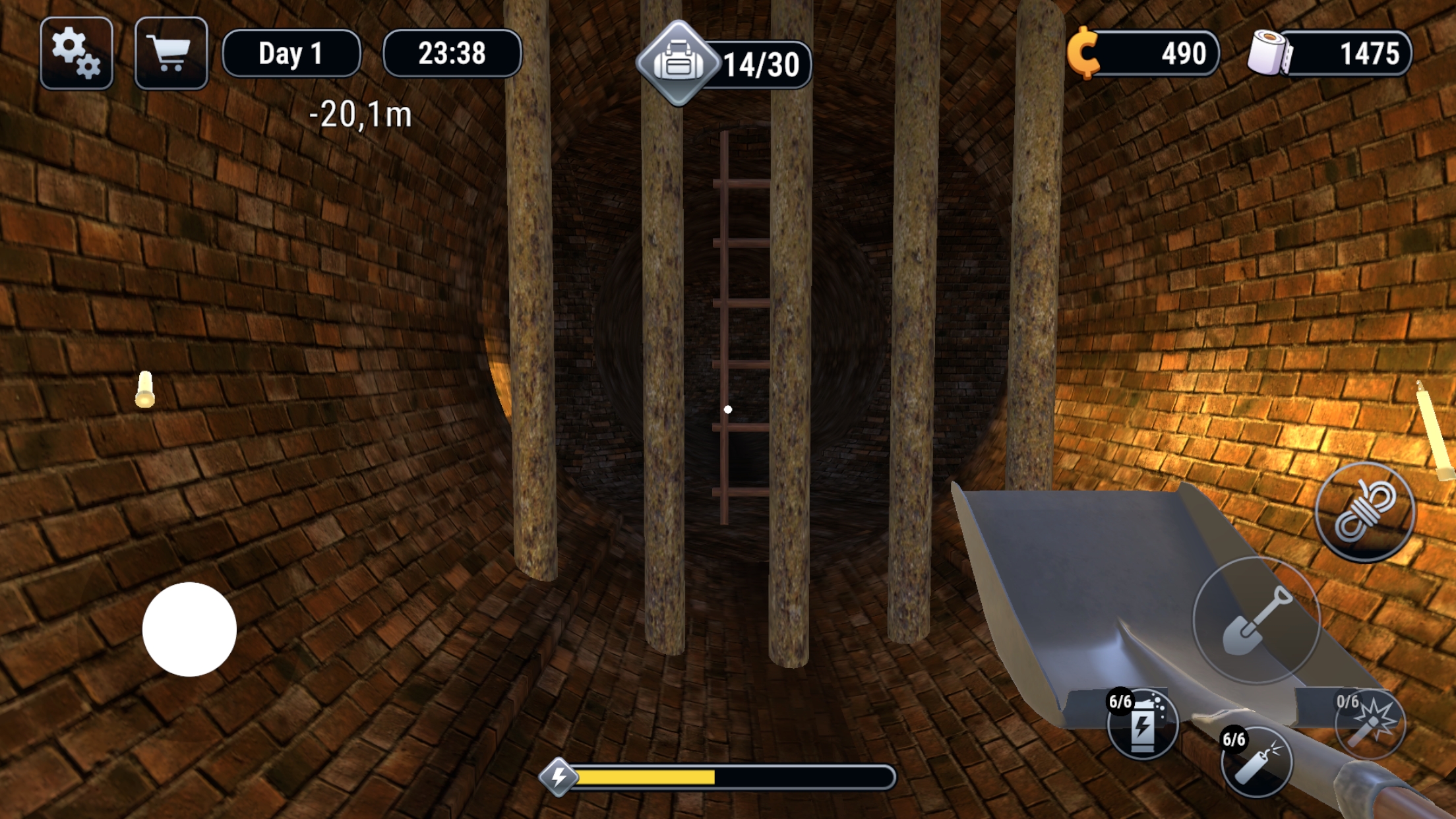The height and width of the screenshot is (819, 1456).
Task: Open the clock showing 23:38
Action: pos(452,54)
